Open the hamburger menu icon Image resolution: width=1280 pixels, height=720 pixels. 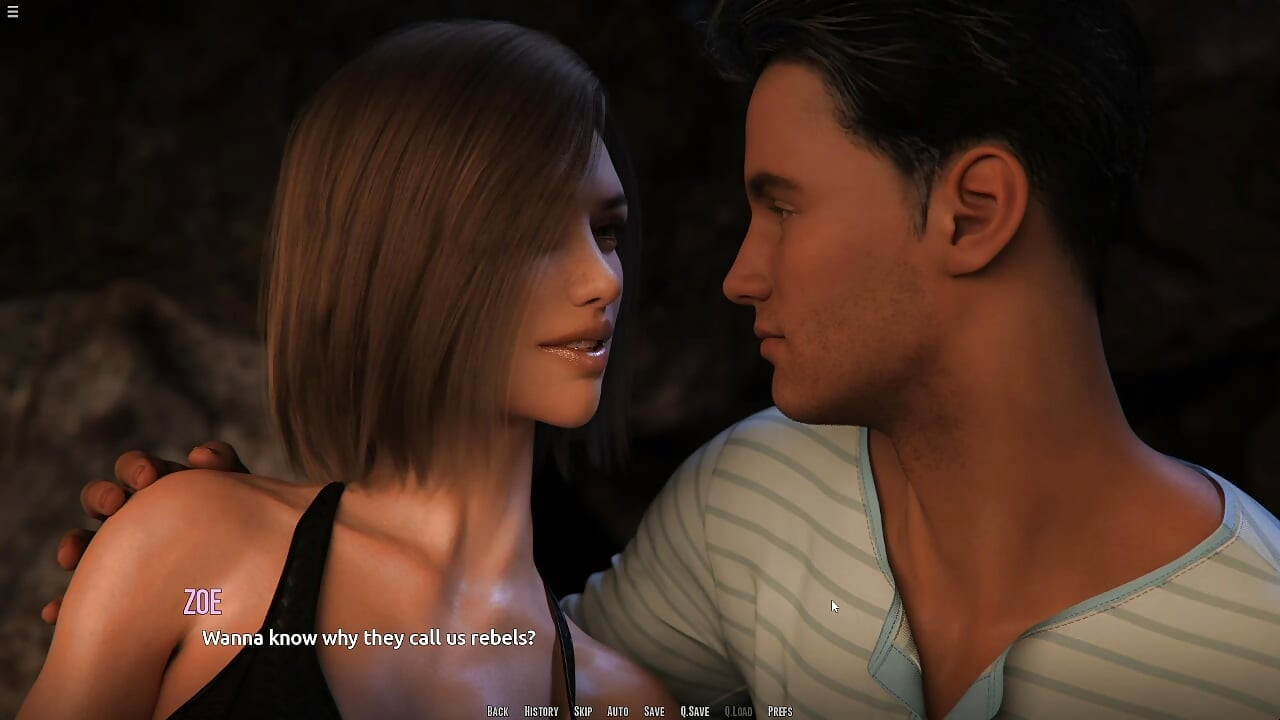[12, 12]
